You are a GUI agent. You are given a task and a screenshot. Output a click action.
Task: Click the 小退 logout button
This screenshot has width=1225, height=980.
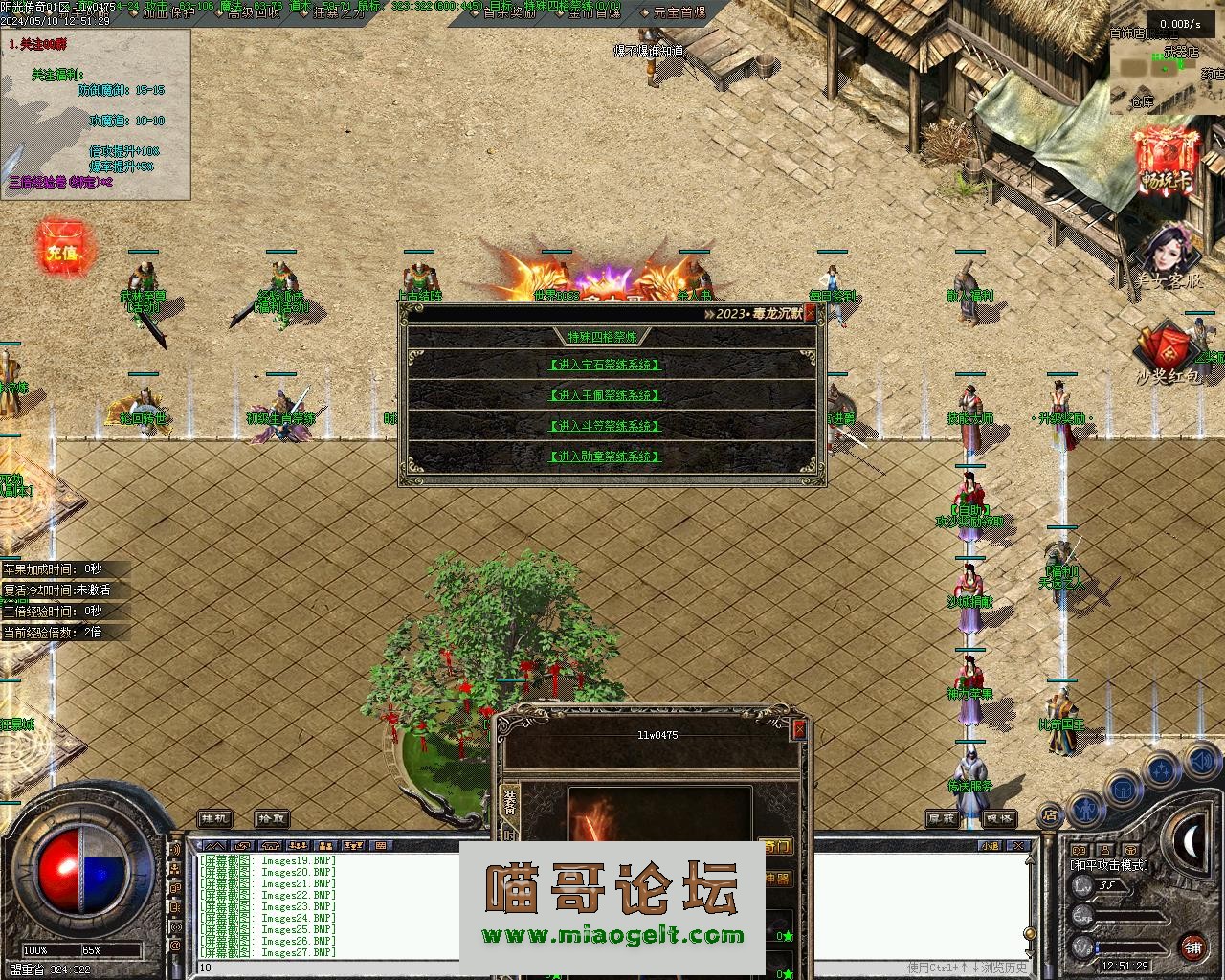989,846
